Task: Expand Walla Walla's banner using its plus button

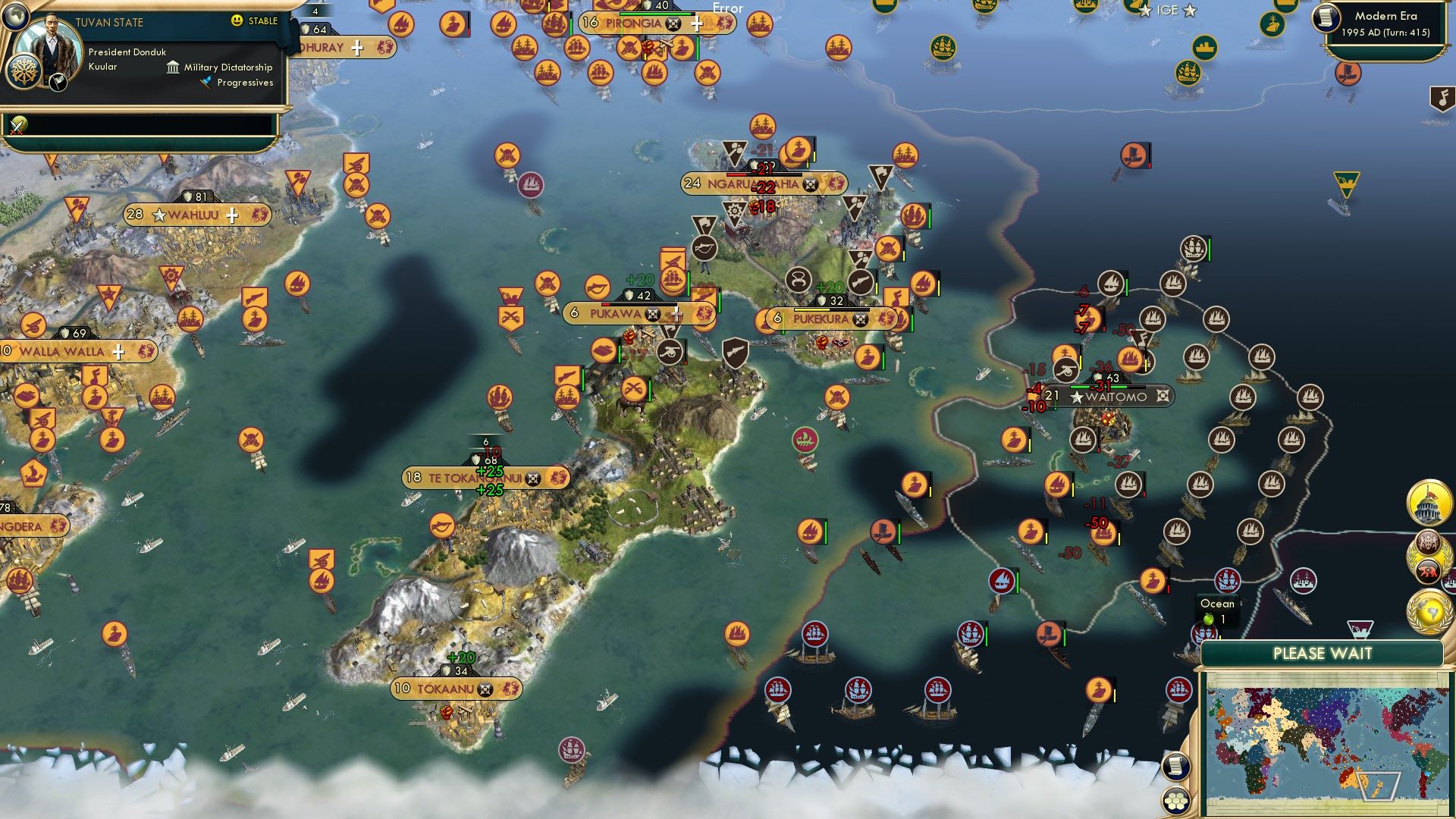Action: 119,351
